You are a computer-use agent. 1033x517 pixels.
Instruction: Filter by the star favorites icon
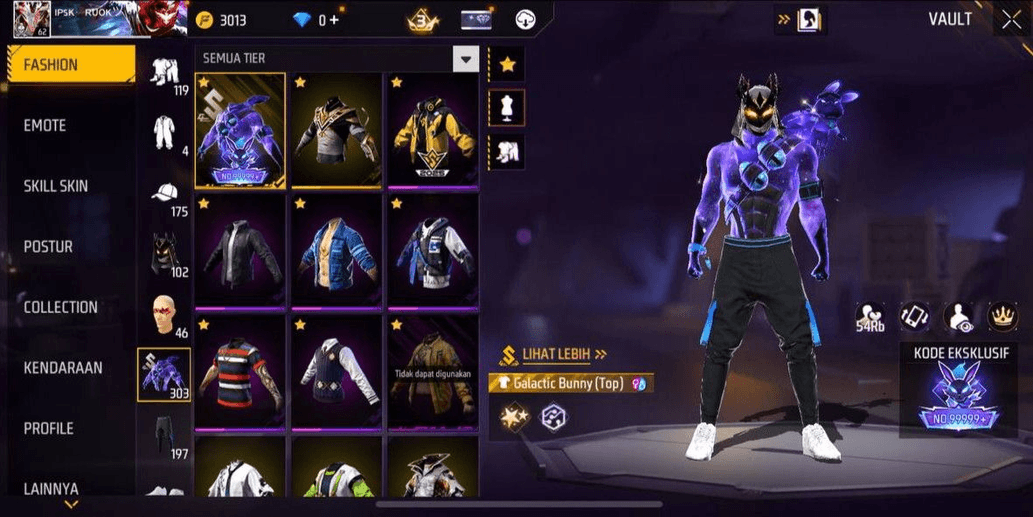[507, 65]
